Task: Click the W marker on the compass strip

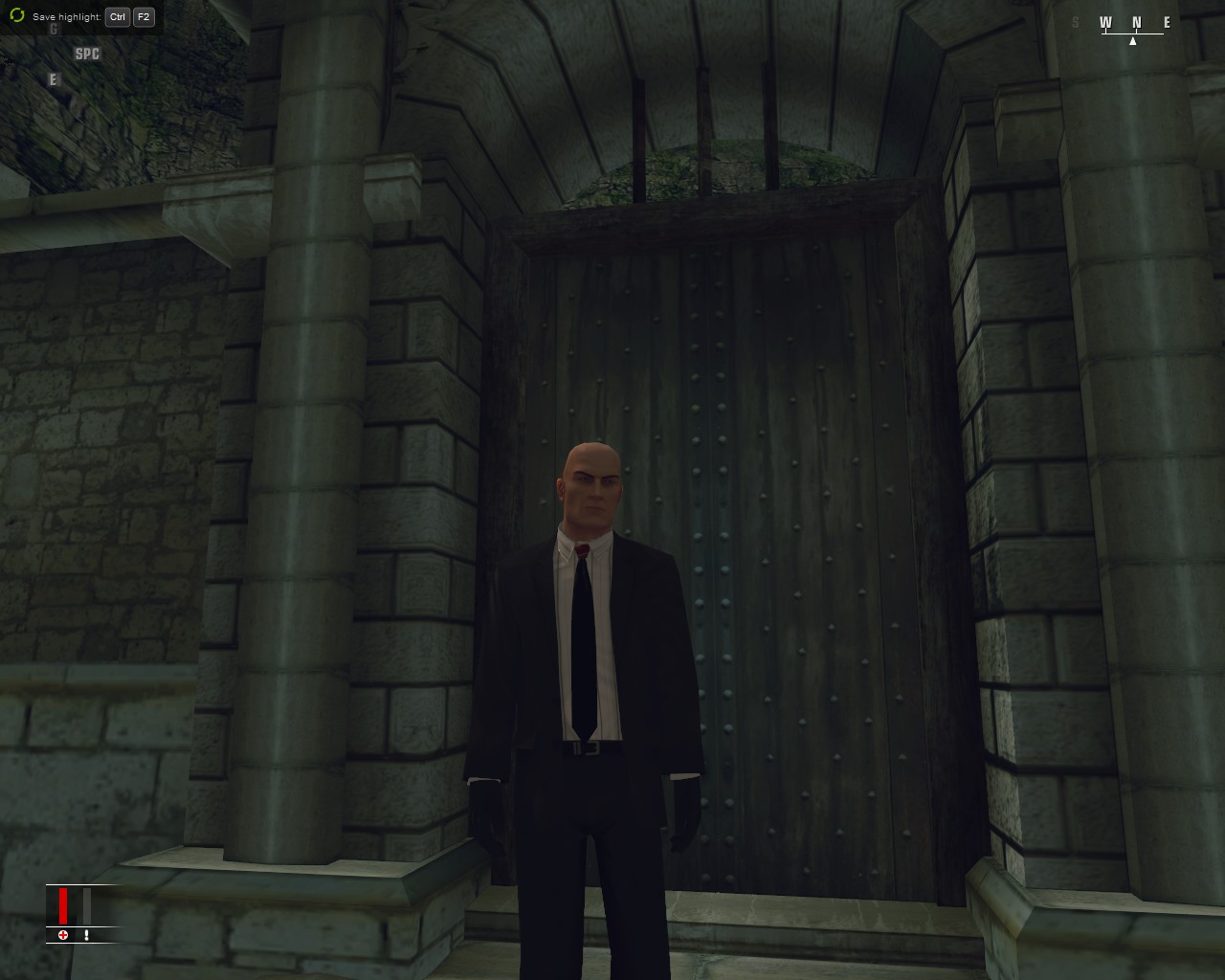Action: 1106,21
